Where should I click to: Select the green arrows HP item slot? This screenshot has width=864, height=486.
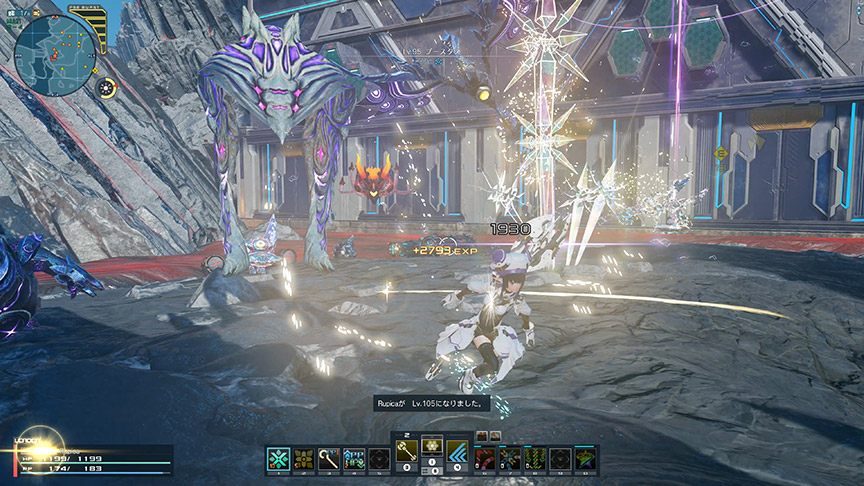coord(353,459)
